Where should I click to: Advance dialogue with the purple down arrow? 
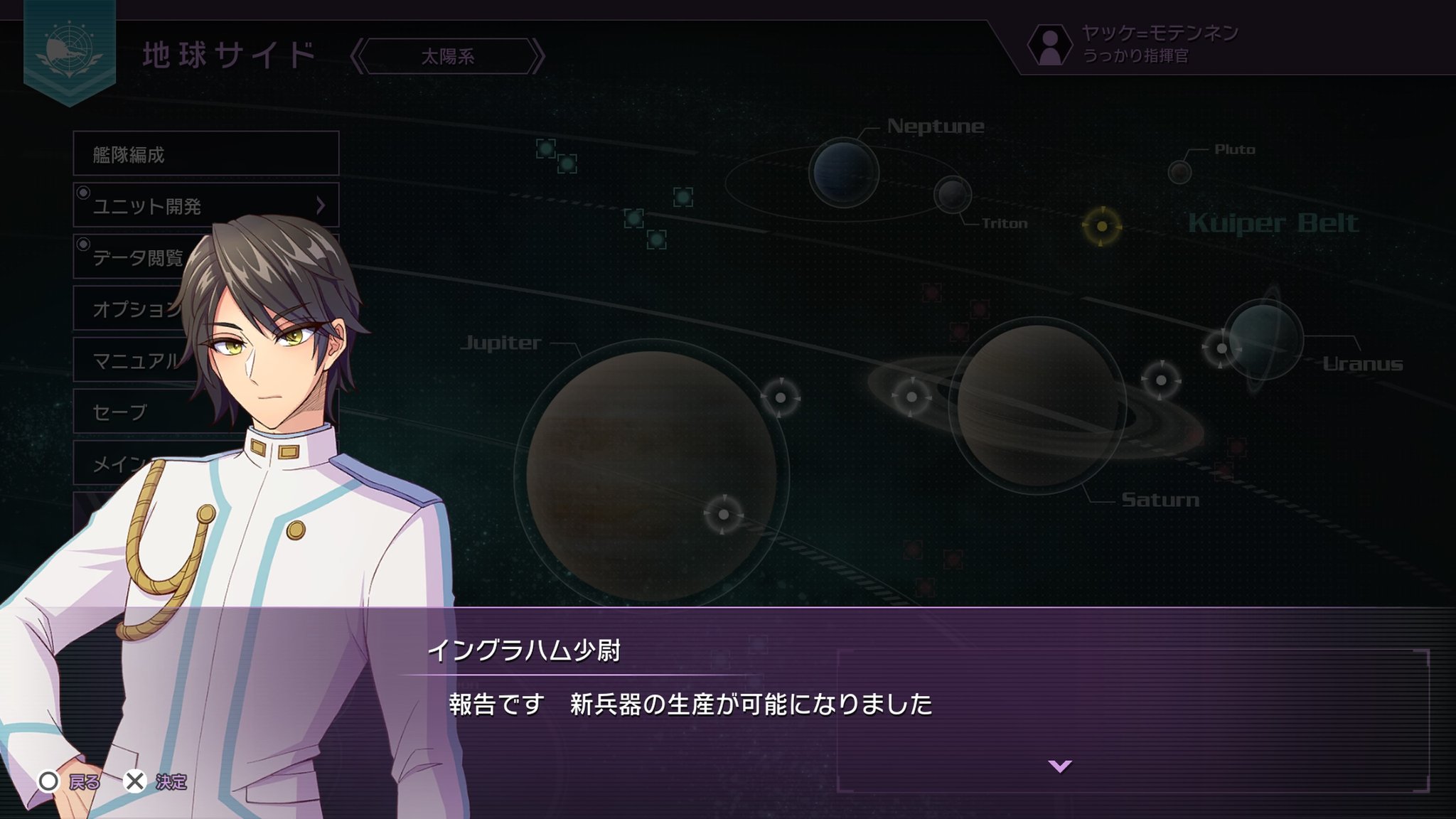tap(1059, 766)
